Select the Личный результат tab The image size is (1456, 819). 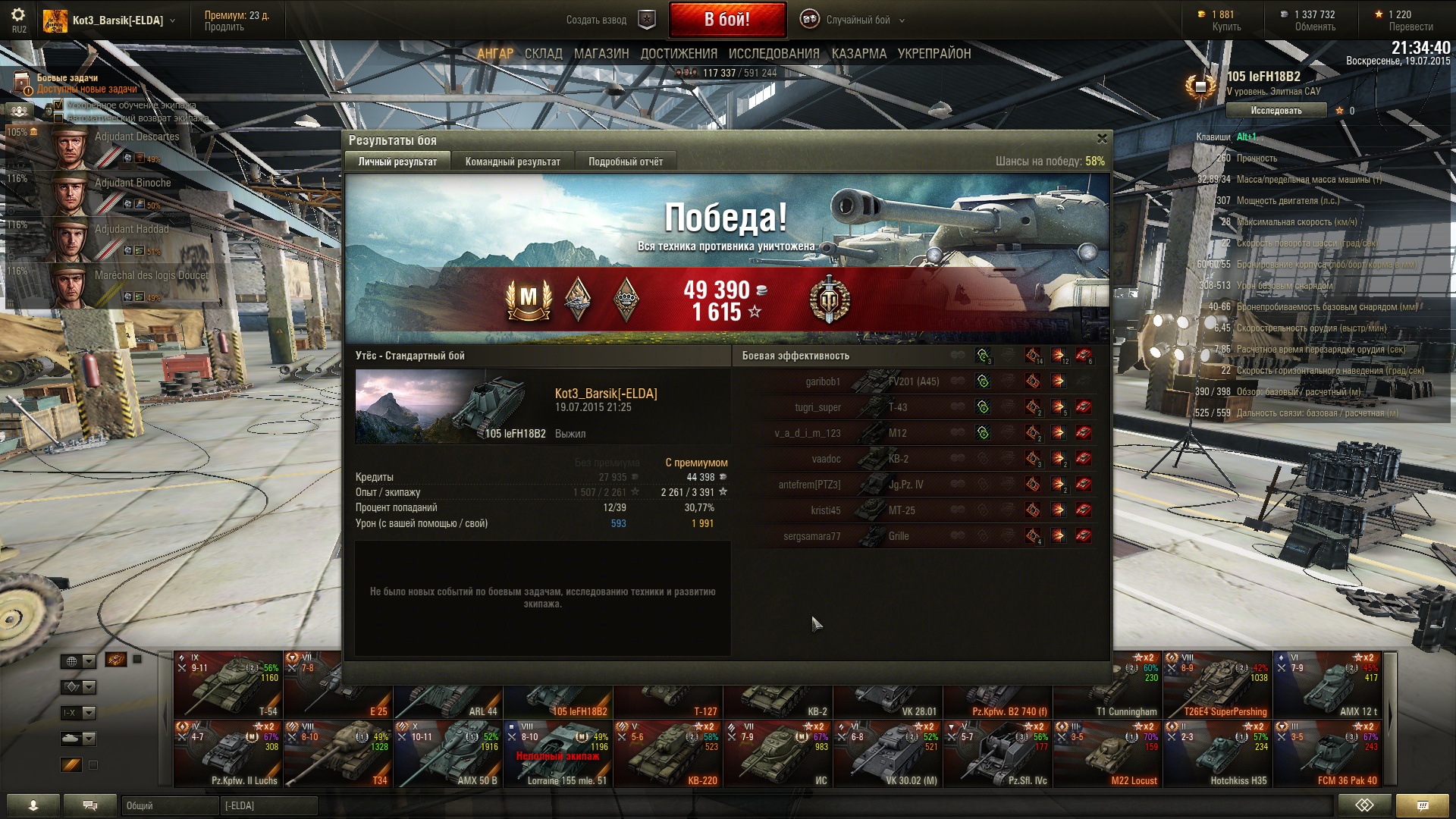coord(397,162)
